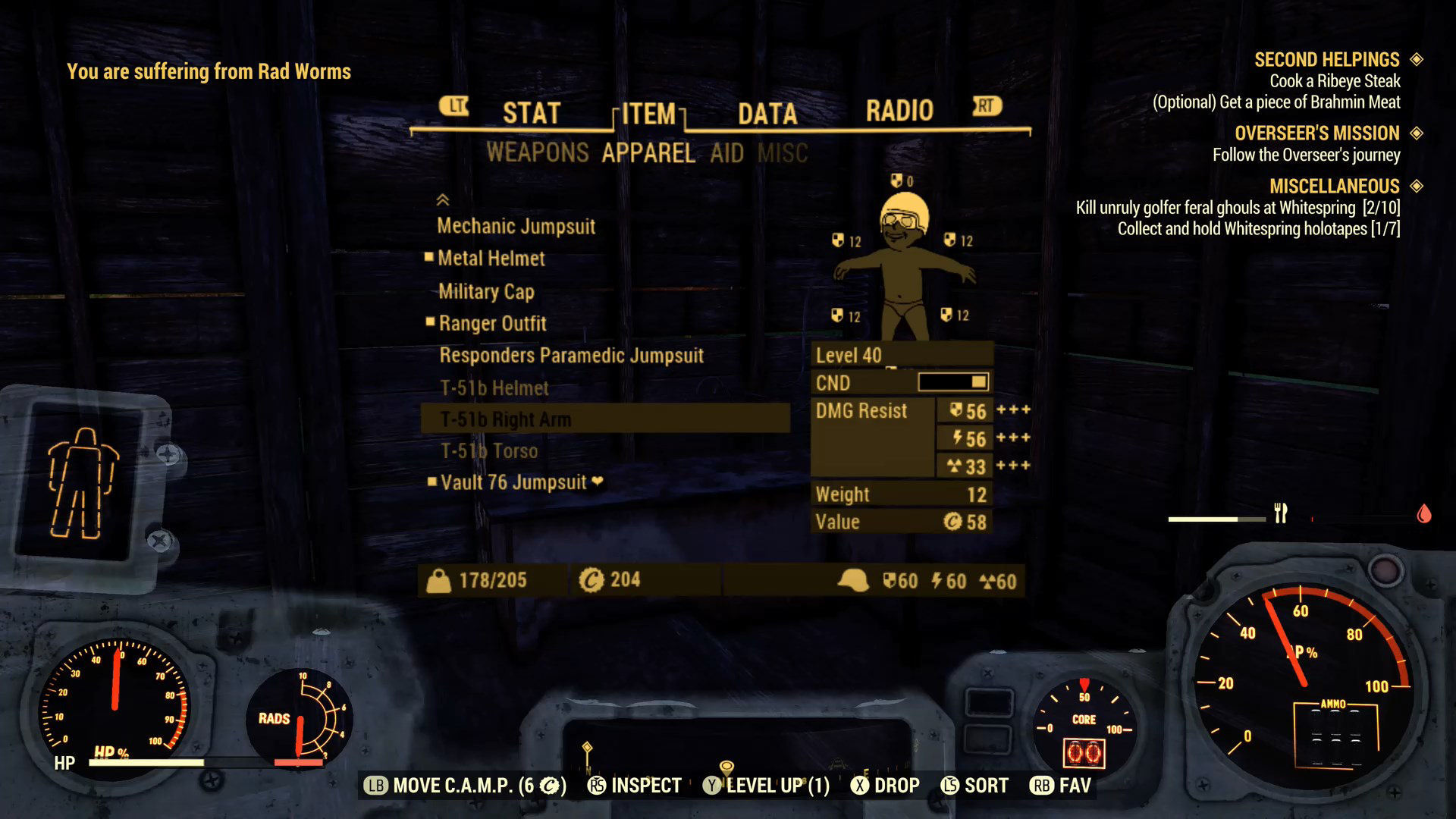Open the MISC category
The image size is (1456, 819).
coord(783,154)
